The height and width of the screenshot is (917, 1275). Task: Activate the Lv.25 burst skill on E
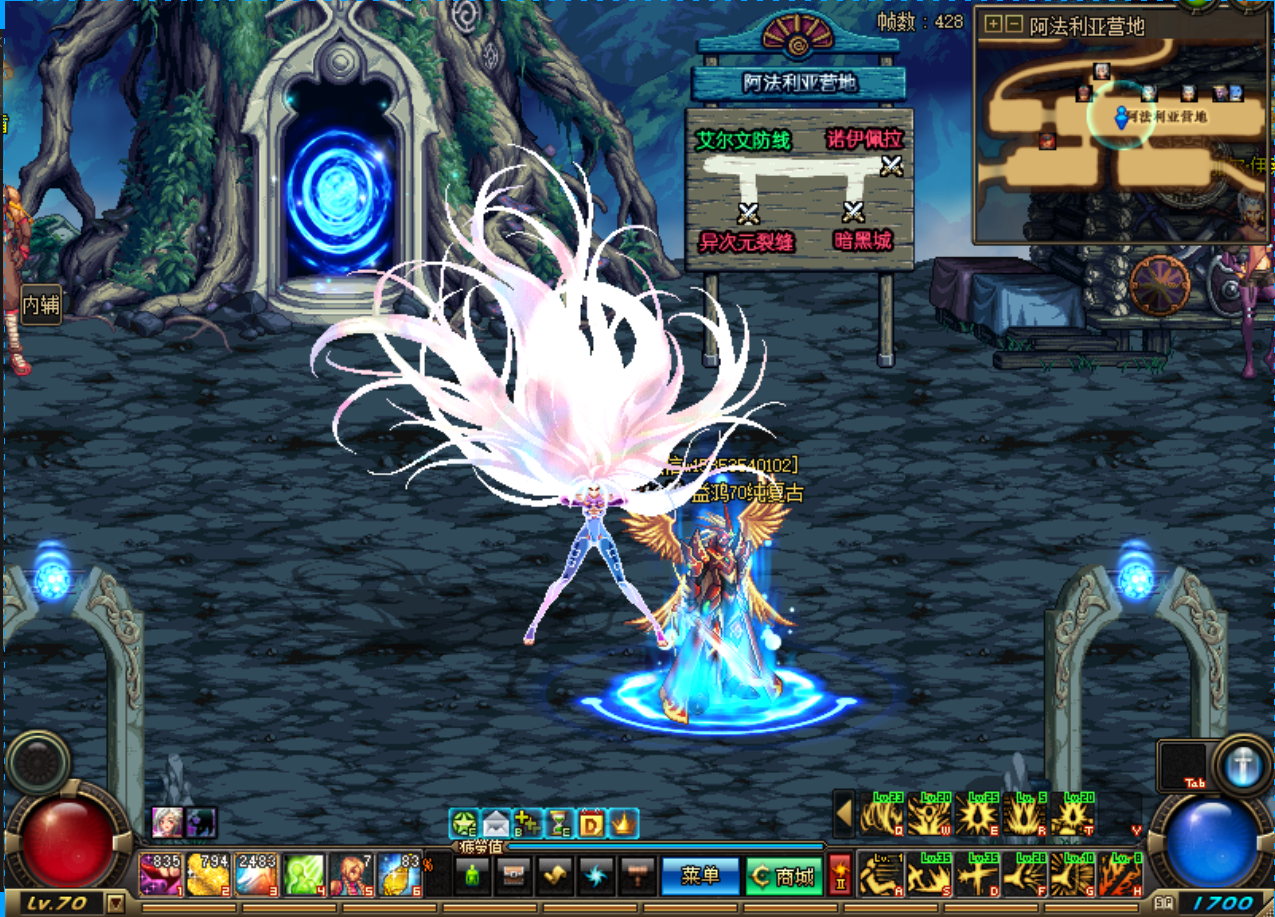(978, 814)
